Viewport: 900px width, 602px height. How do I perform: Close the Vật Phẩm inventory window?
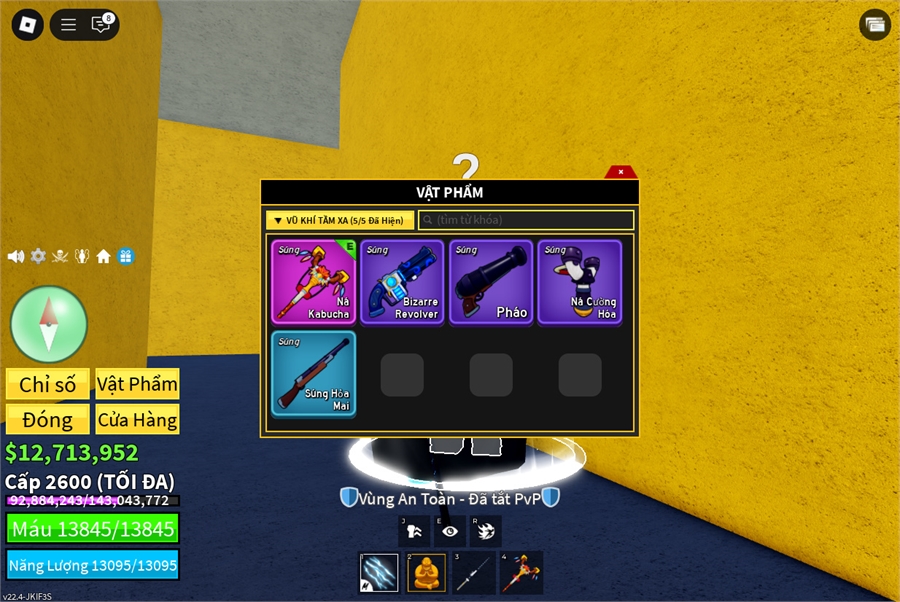point(621,172)
